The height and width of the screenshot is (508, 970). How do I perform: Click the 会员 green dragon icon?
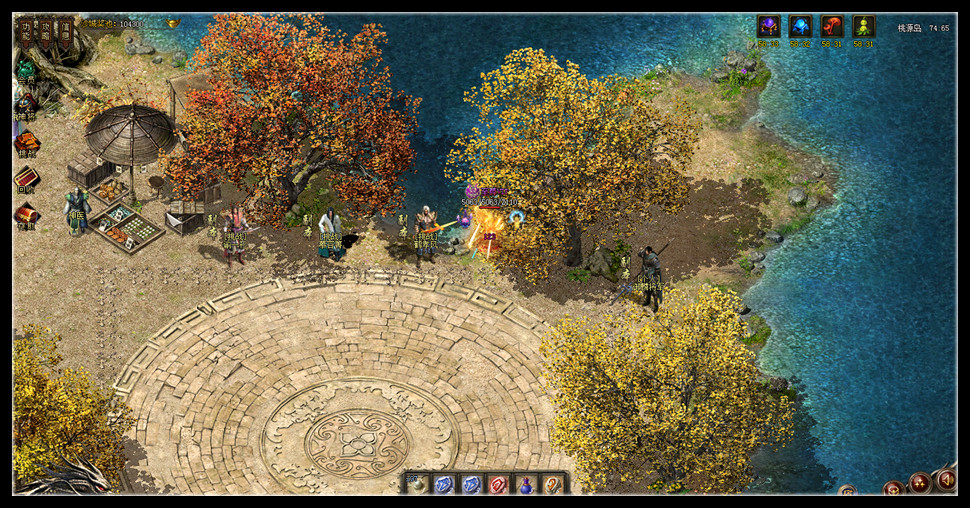25,72
